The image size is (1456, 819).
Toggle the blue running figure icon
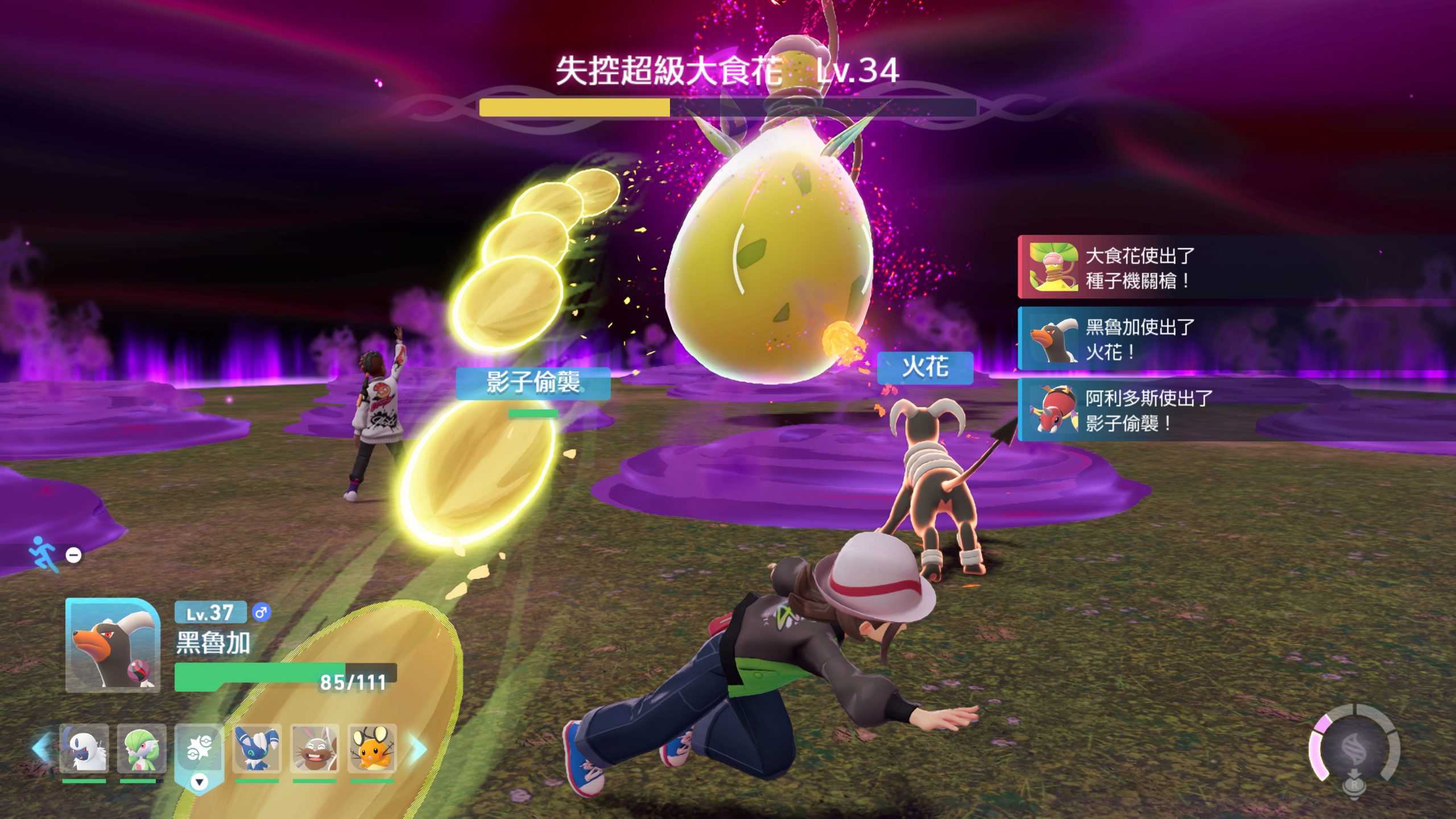point(44,553)
